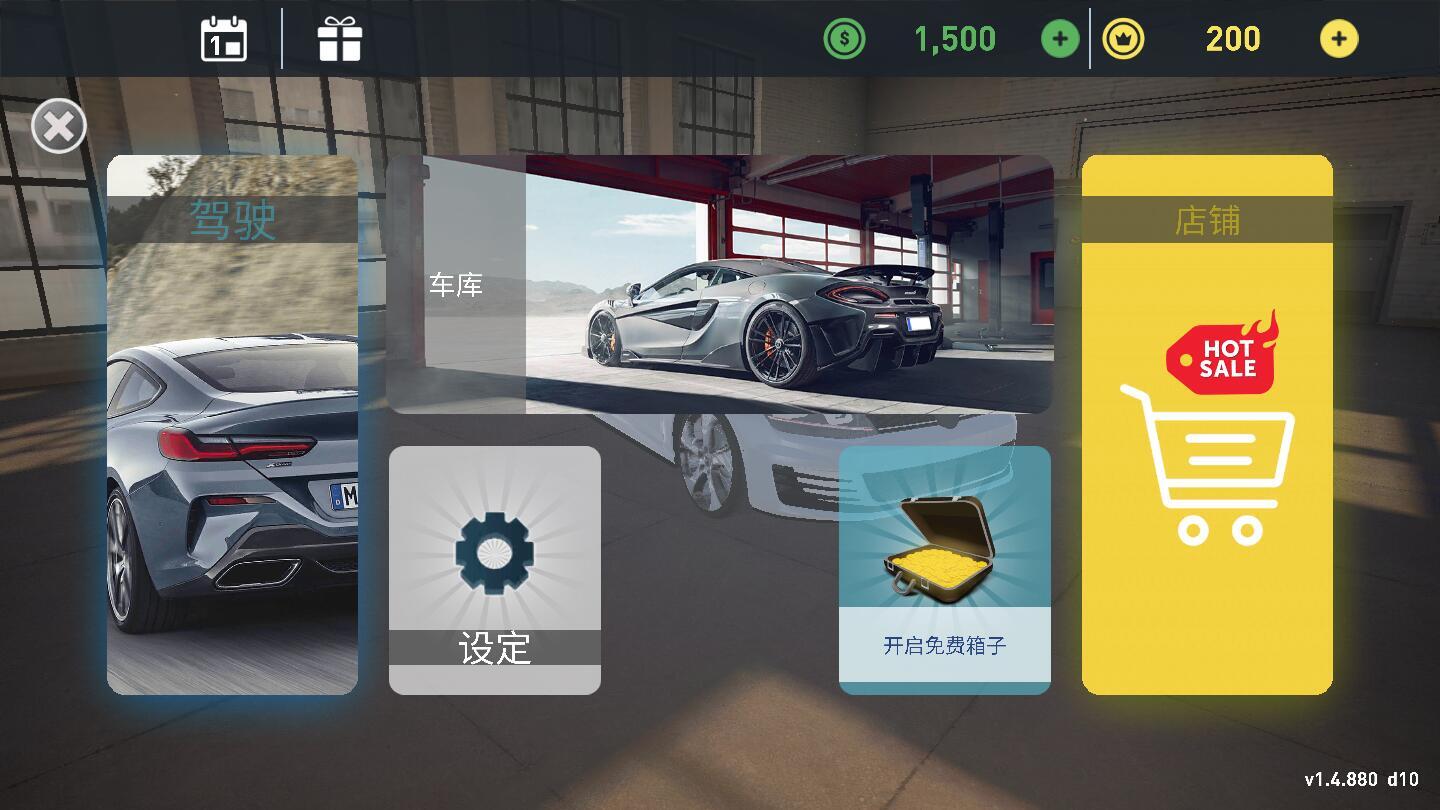Add more green cash with plus button
1440x810 pixels.
[1060, 39]
